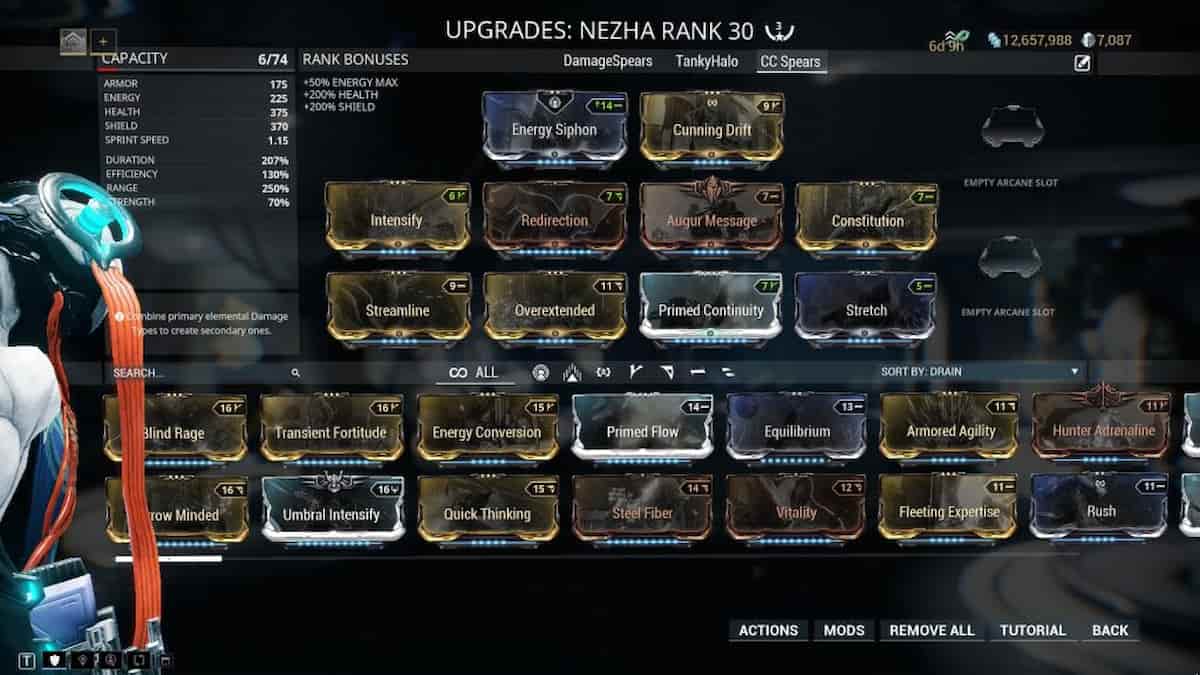
Task: Open the TUTORIAL
Action: coord(1032,630)
